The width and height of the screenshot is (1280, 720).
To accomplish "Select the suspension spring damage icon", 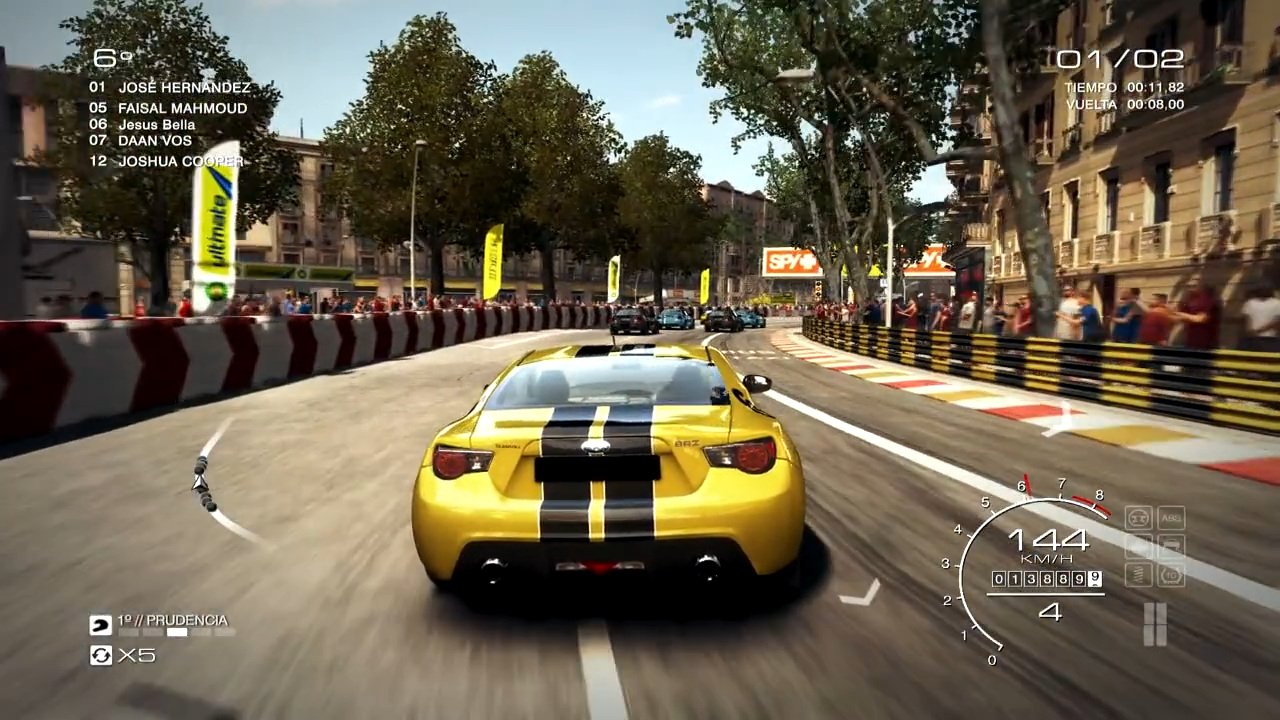I will pyautogui.click(x=1139, y=575).
